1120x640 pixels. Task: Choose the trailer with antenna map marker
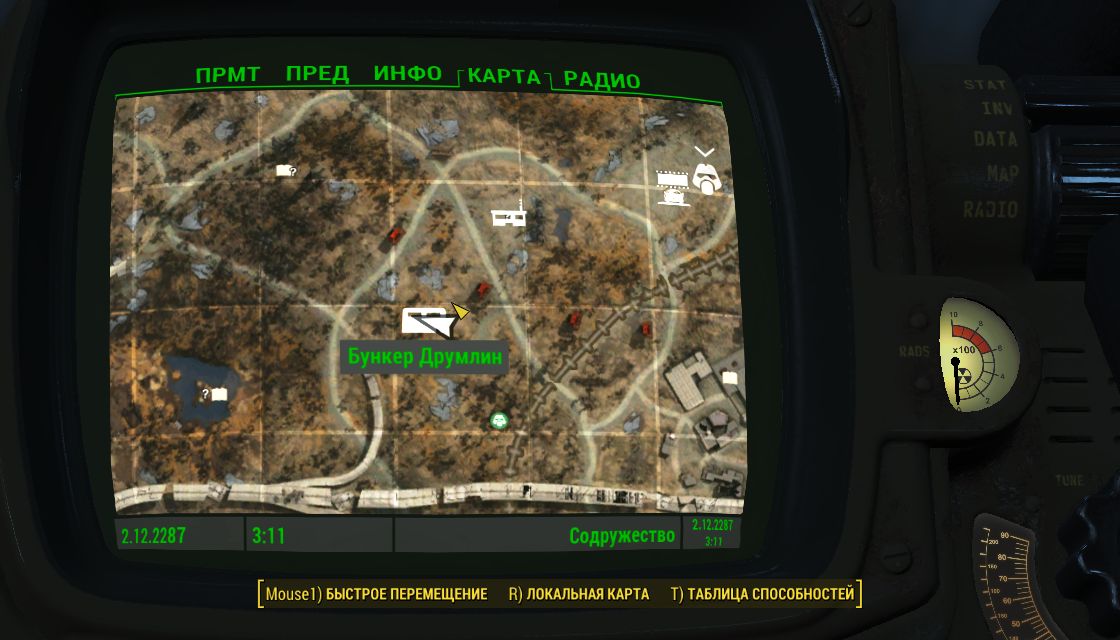click(511, 217)
